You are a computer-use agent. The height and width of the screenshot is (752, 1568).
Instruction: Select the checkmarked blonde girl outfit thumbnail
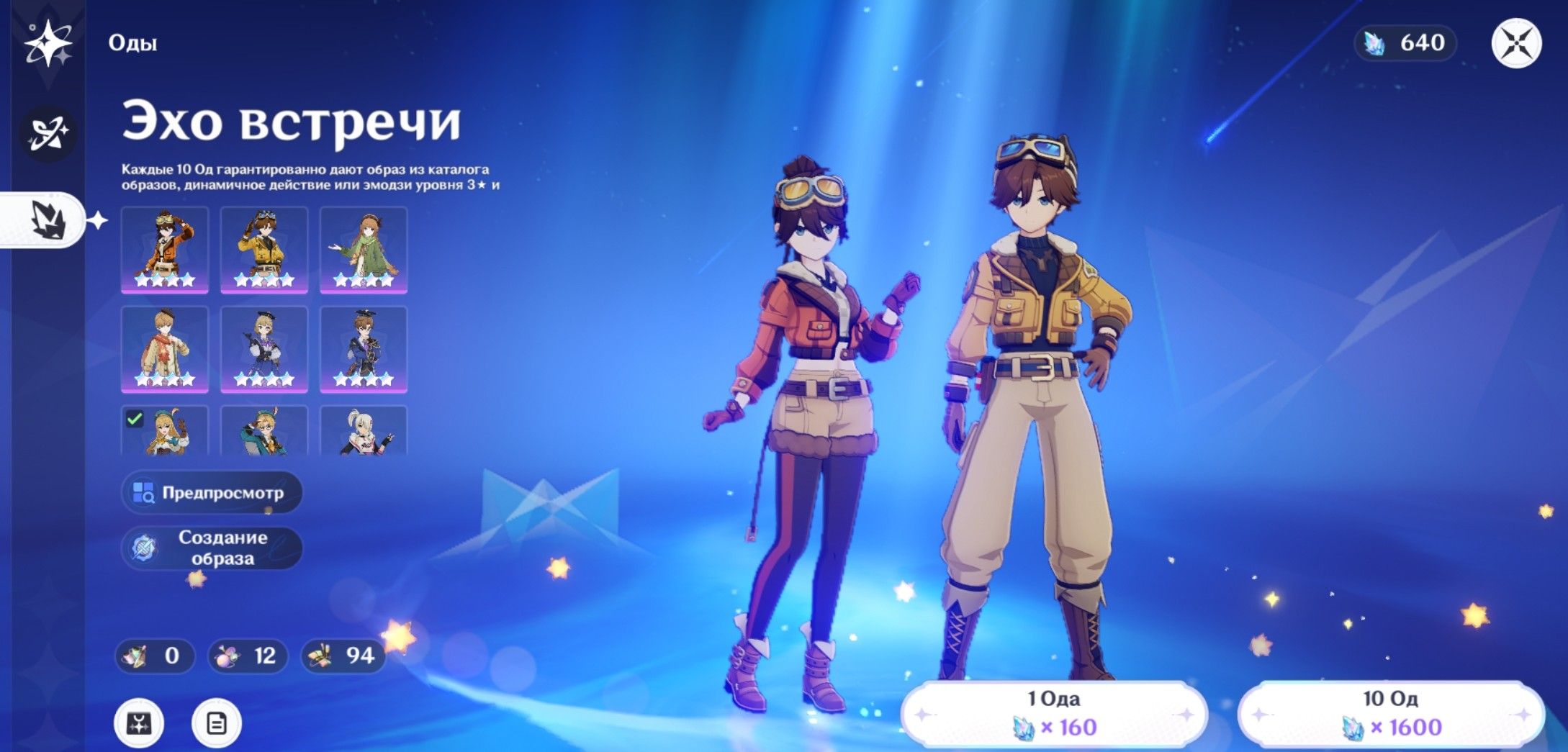165,431
